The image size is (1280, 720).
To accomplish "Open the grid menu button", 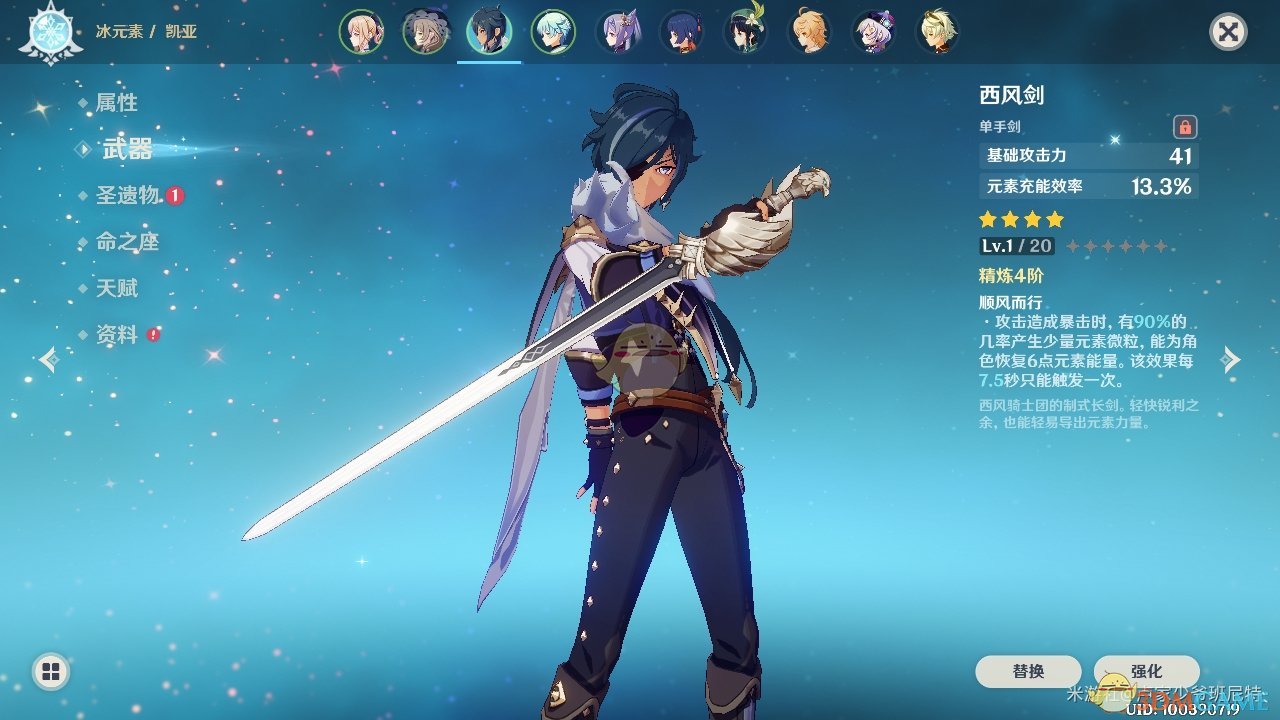I will click(51, 671).
